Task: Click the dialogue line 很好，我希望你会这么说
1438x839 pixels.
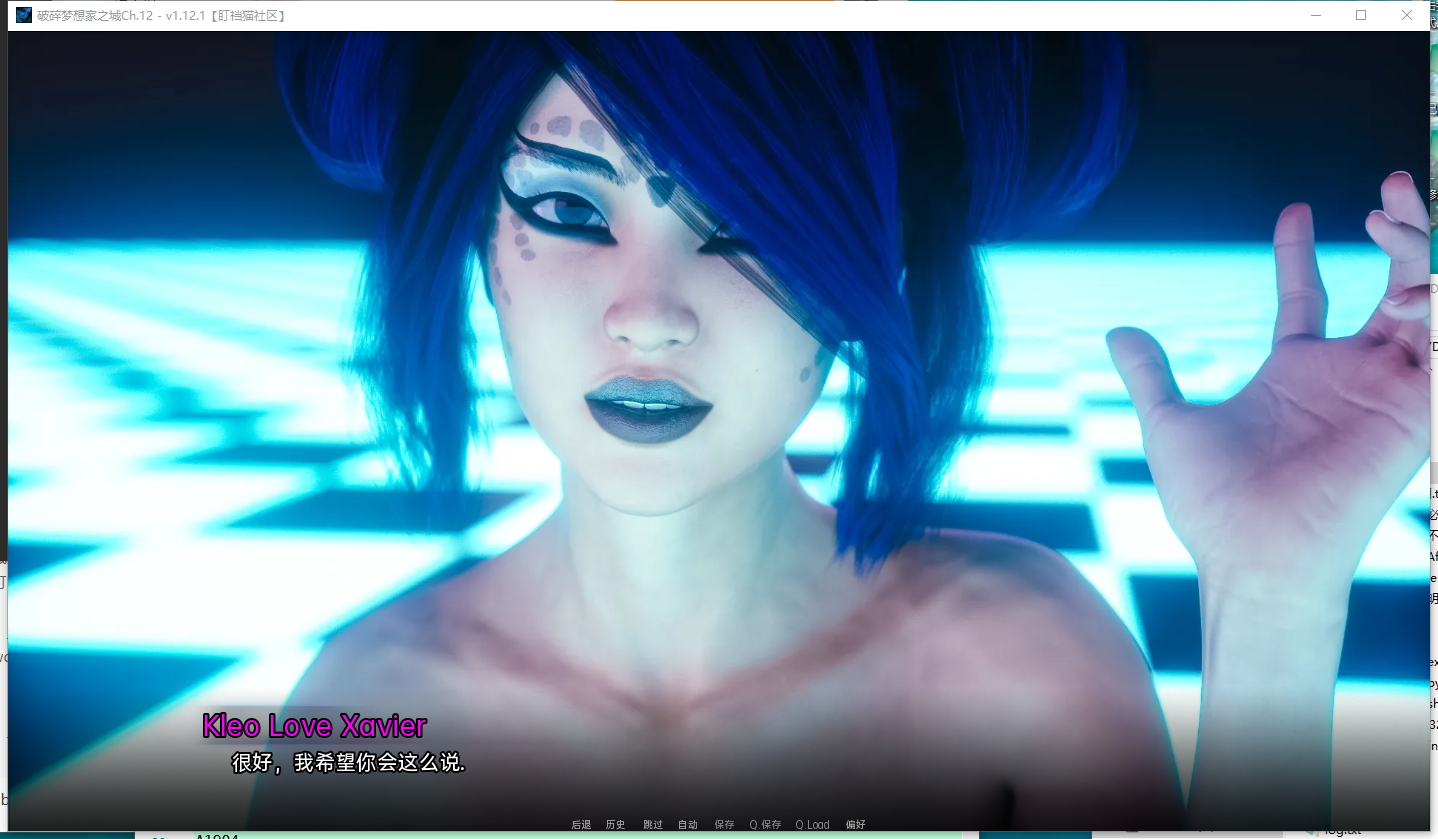Action: (x=348, y=763)
